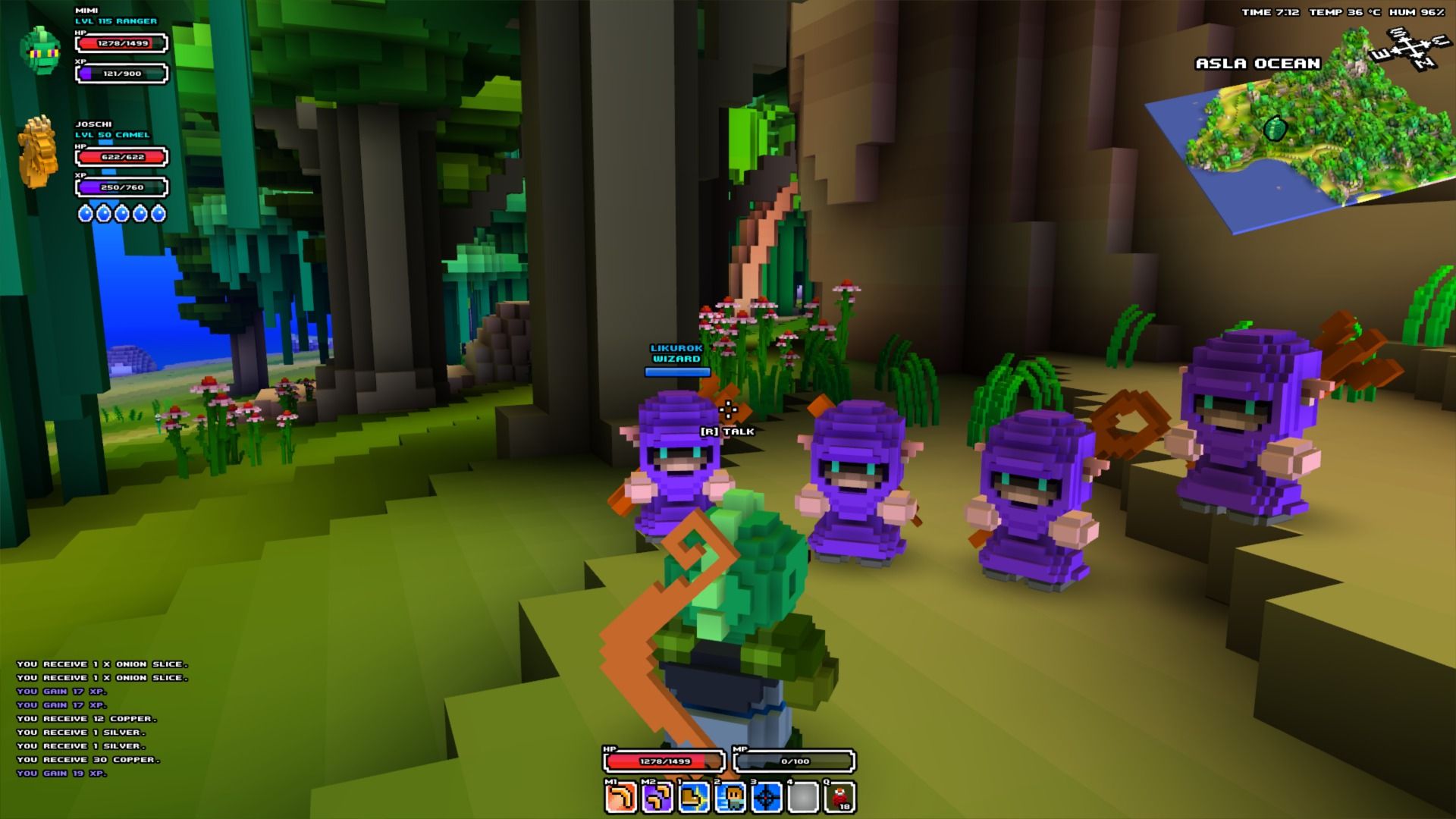Use the red meat item in the Q slot
Image resolution: width=1456 pixels, height=819 pixels.
point(839,796)
